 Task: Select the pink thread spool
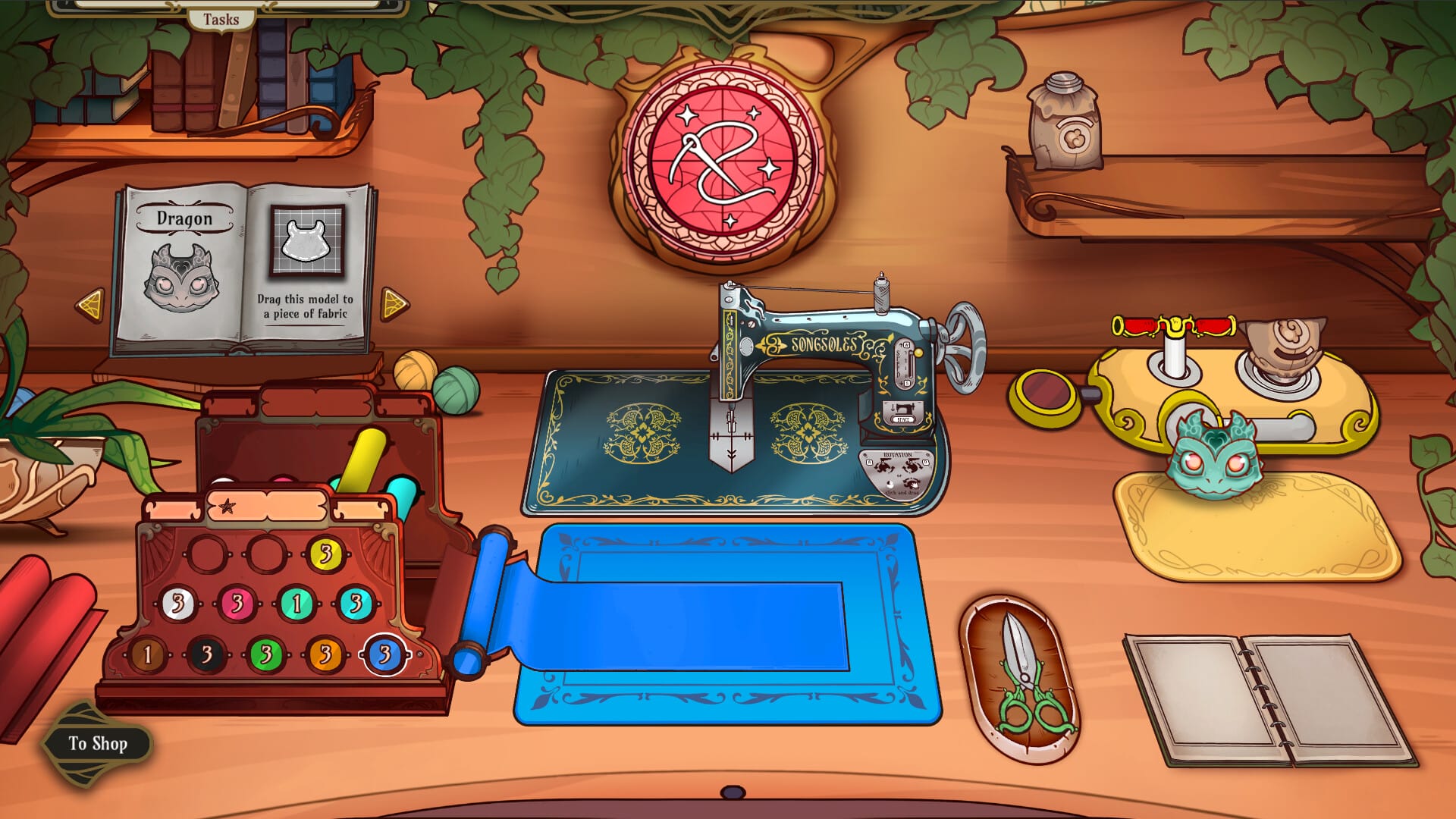pos(238,604)
